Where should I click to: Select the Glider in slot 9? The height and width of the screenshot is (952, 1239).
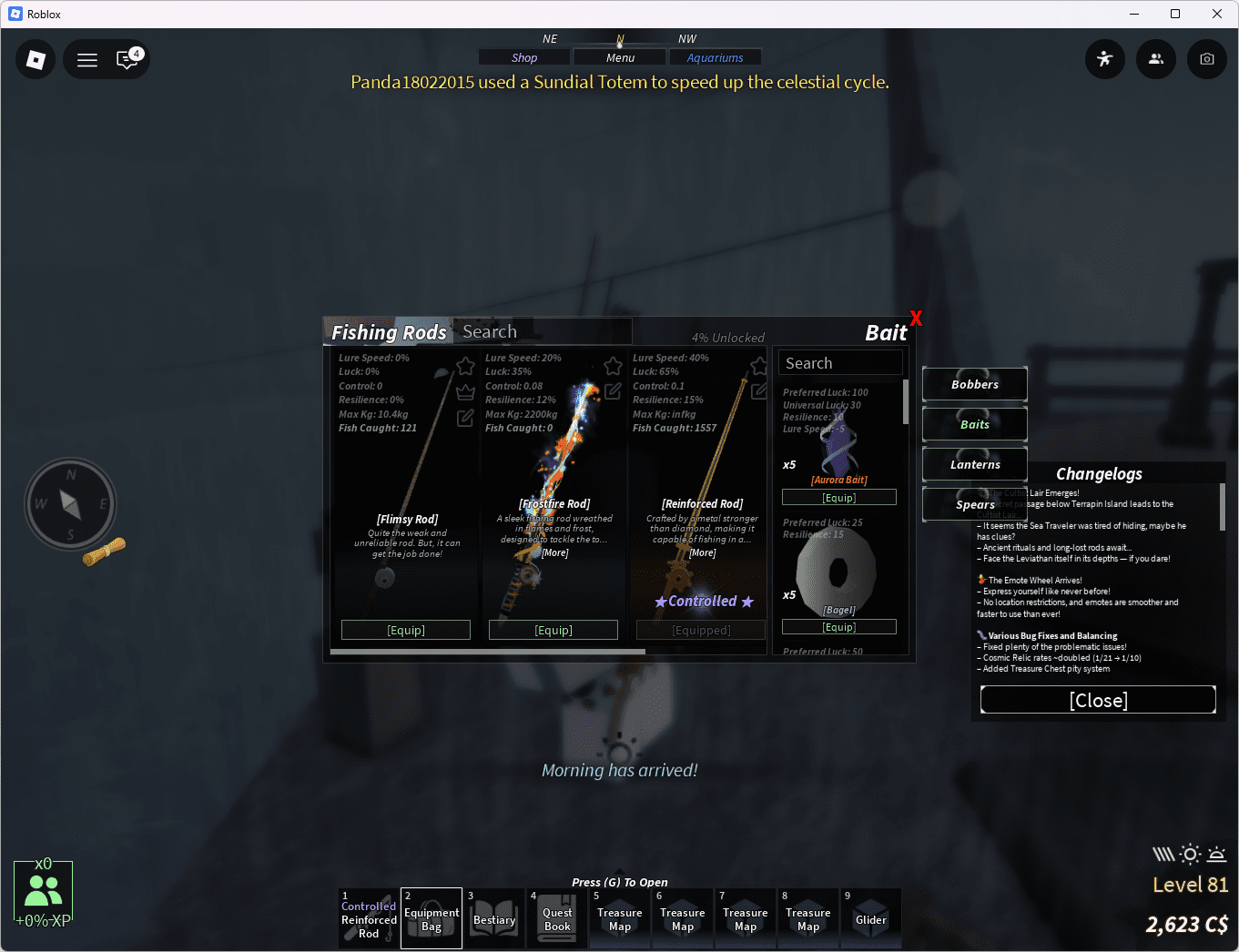(x=870, y=917)
